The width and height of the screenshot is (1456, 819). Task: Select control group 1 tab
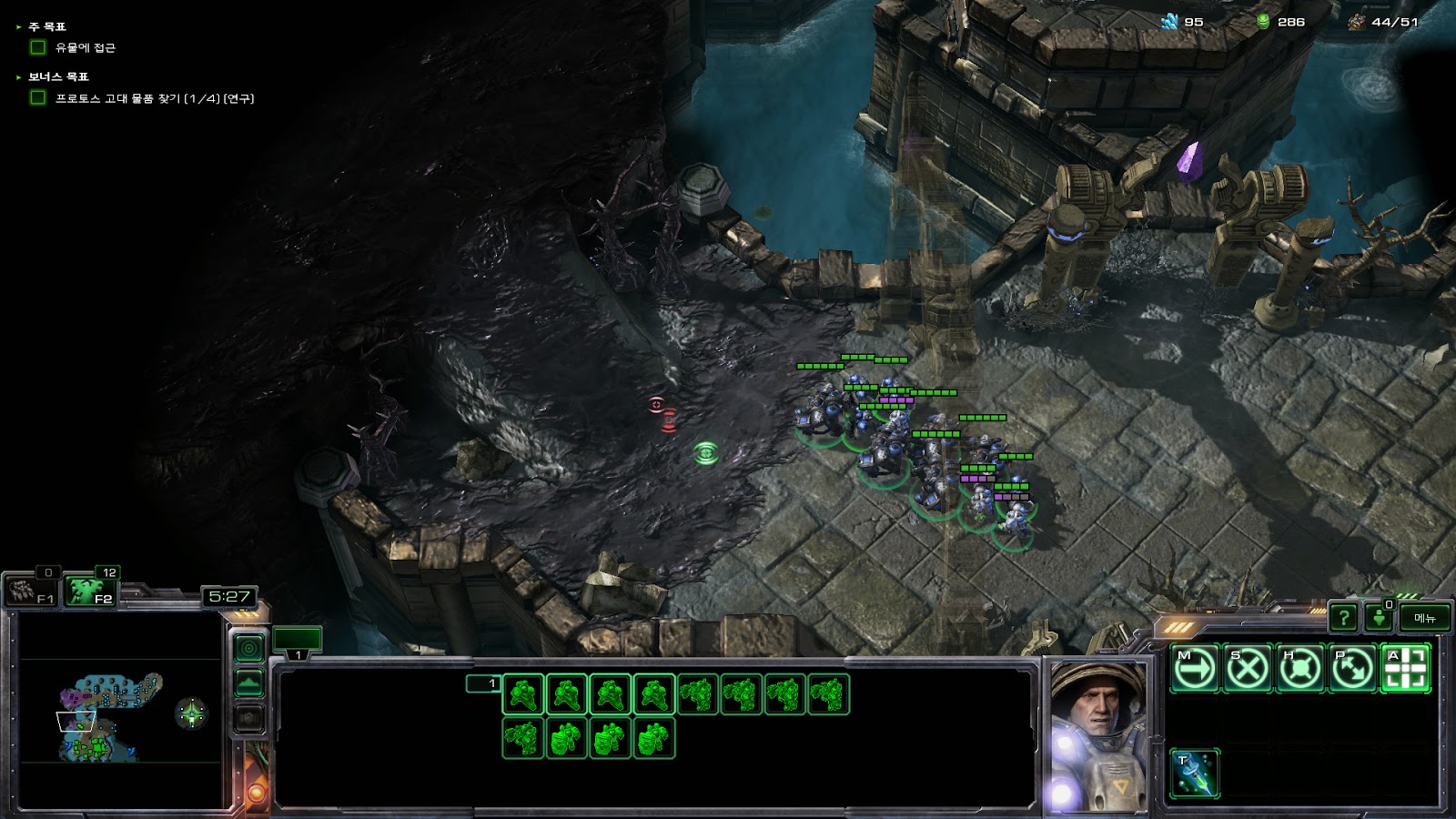[297, 641]
